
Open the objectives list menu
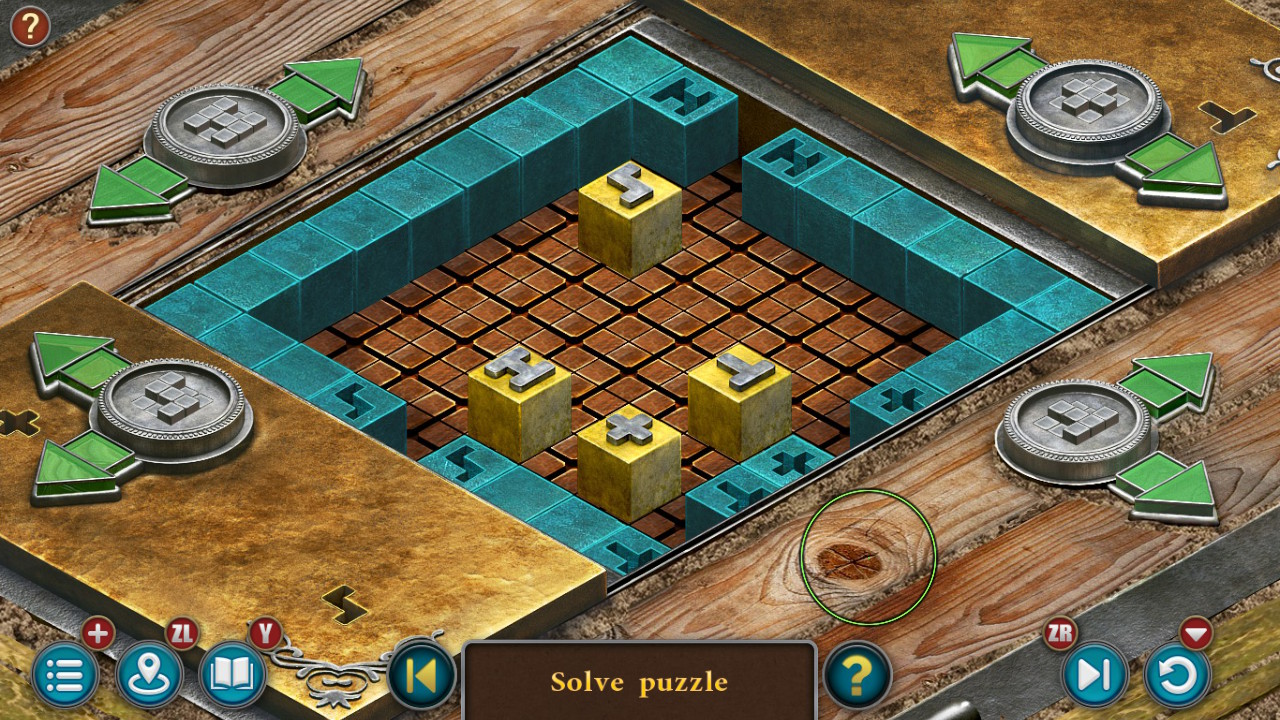(66, 675)
